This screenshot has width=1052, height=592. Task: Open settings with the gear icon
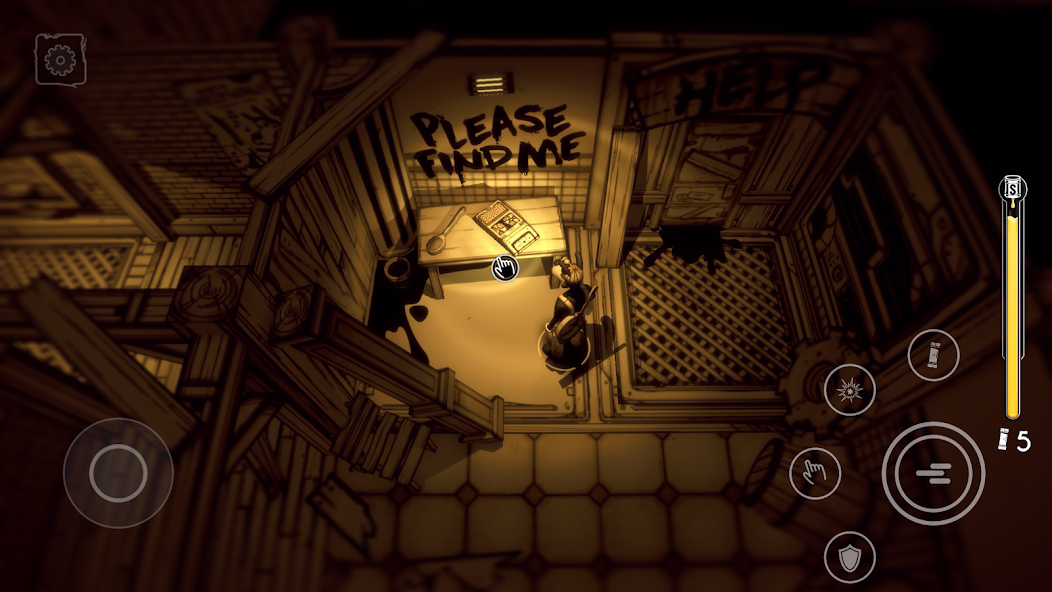[x=60, y=60]
